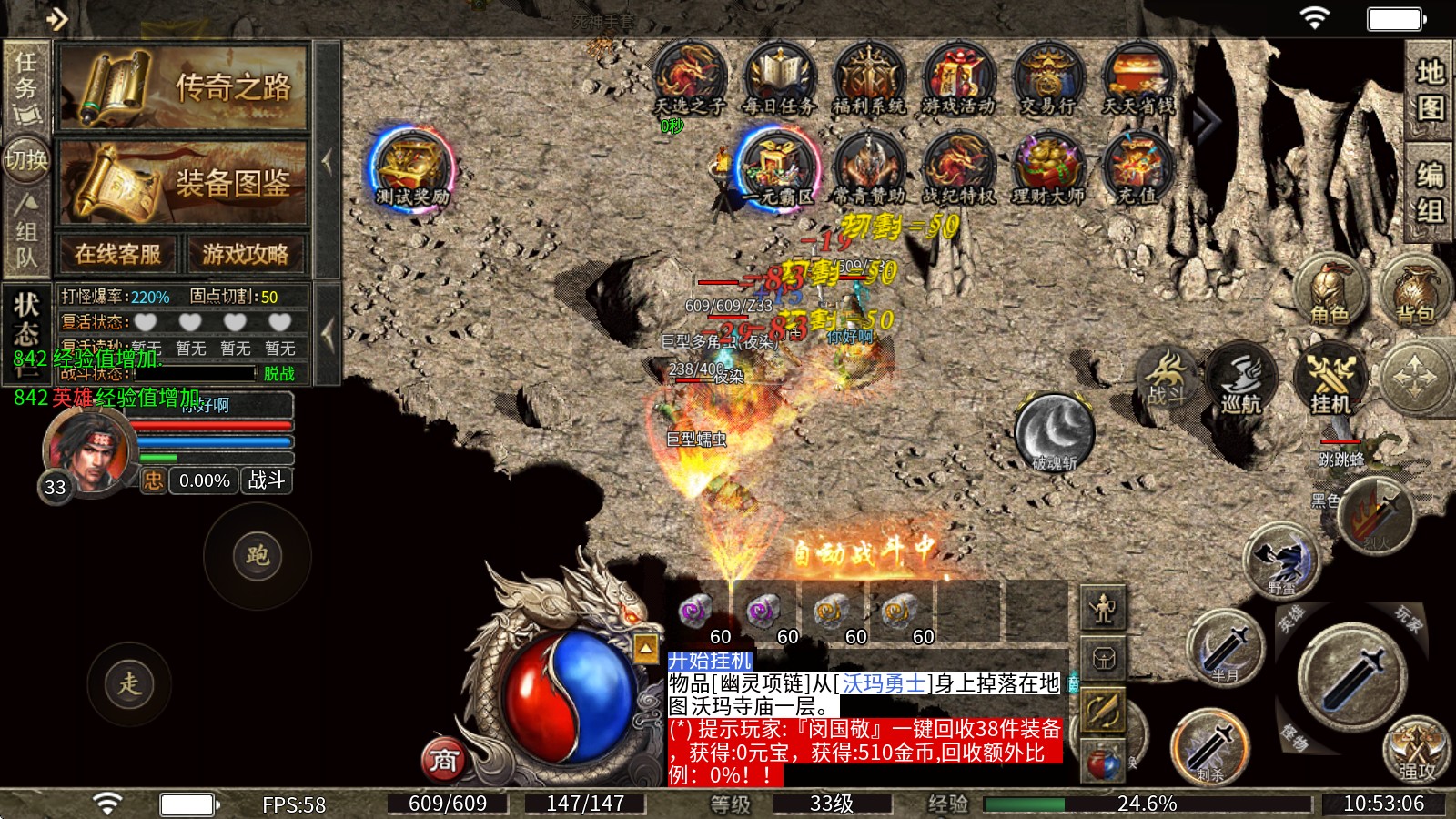The width and height of the screenshot is (1456, 819).
Task: Activate the 野蛮 charge skill
Action: pos(1282,560)
